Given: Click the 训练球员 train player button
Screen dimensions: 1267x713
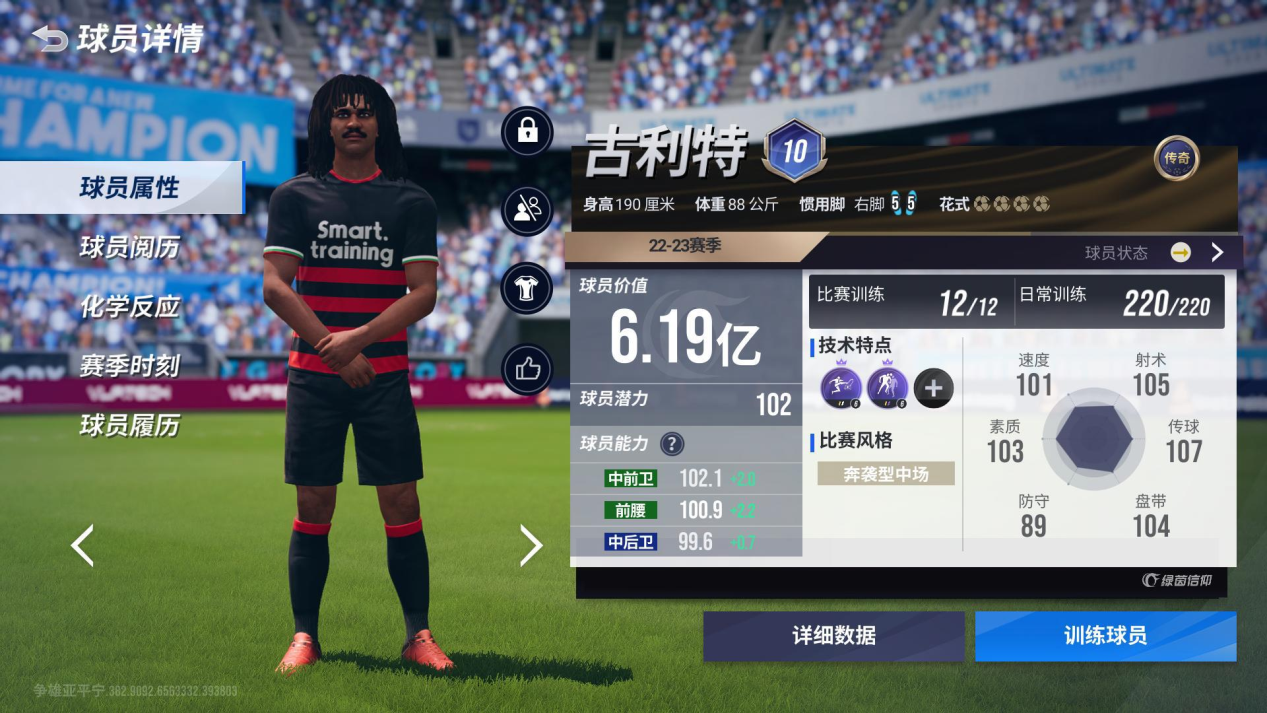Looking at the screenshot, I should pyautogui.click(x=1105, y=636).
